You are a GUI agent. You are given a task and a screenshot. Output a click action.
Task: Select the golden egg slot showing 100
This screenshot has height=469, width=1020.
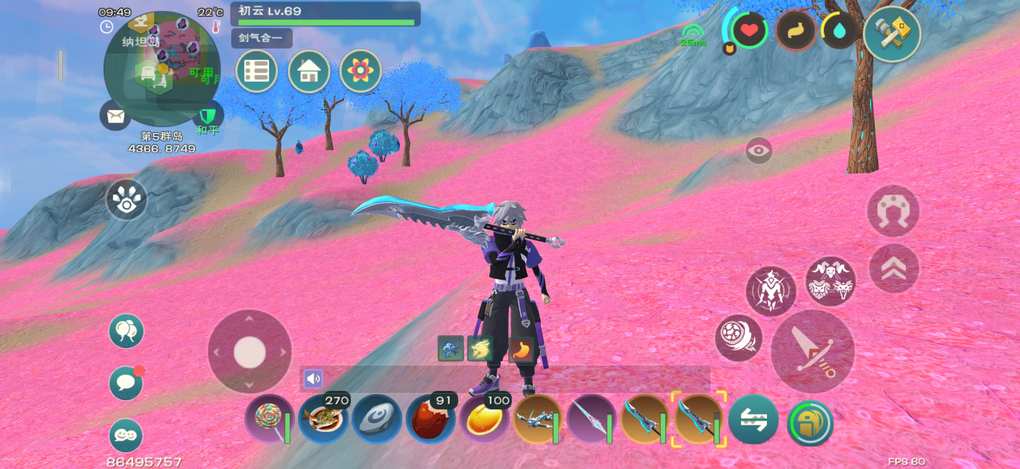[485, 419]
